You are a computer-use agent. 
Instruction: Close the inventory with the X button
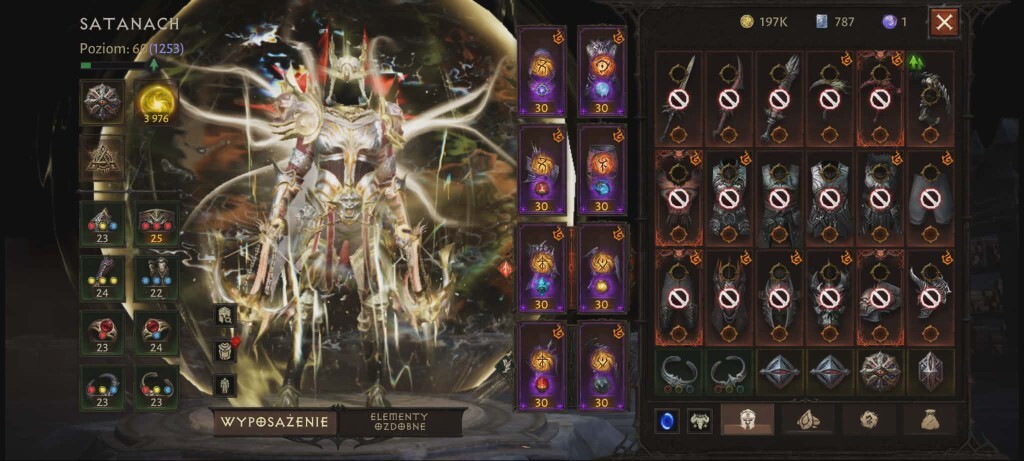943,22
